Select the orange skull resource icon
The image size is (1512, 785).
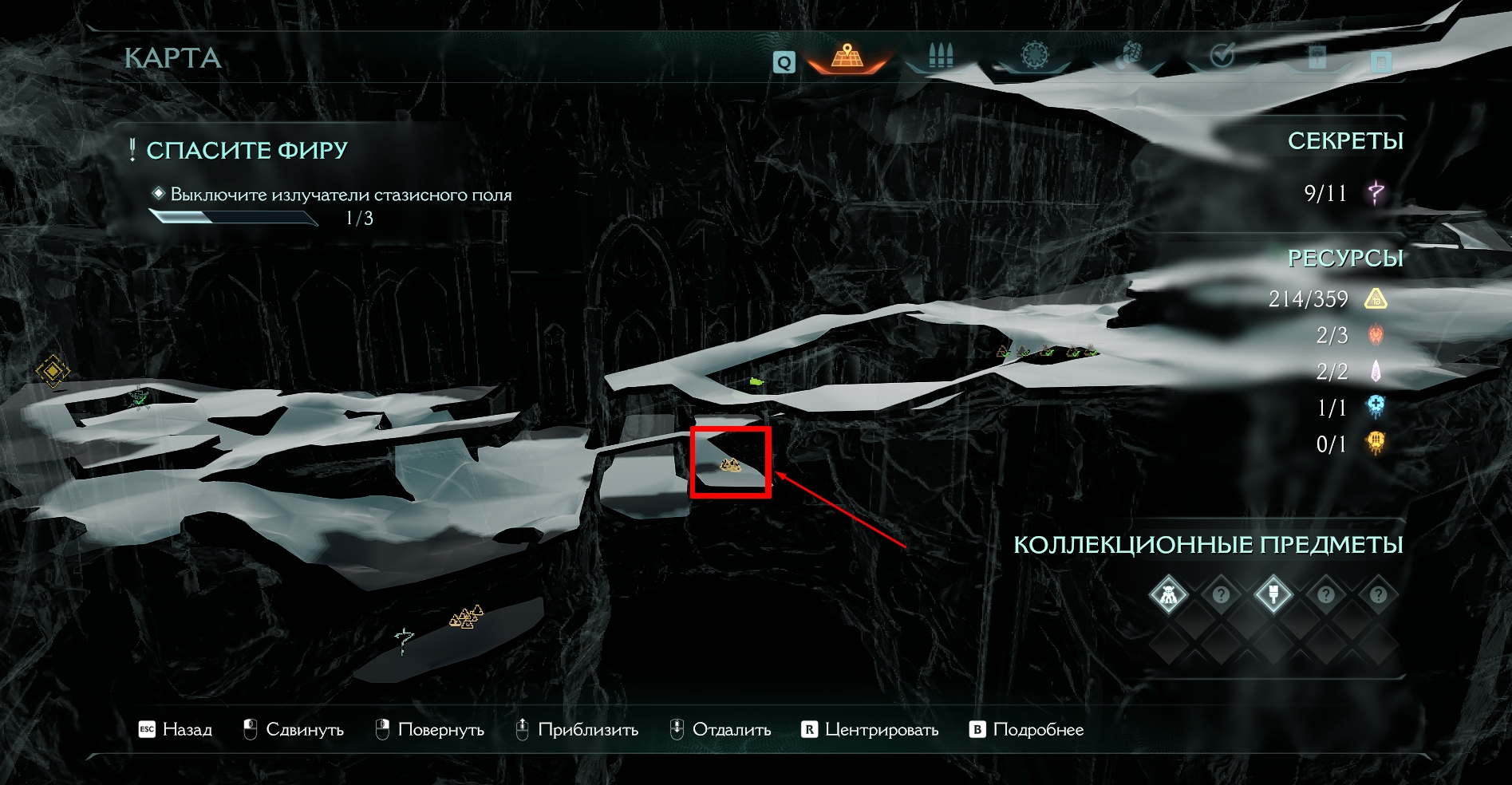coord(1376,443)
